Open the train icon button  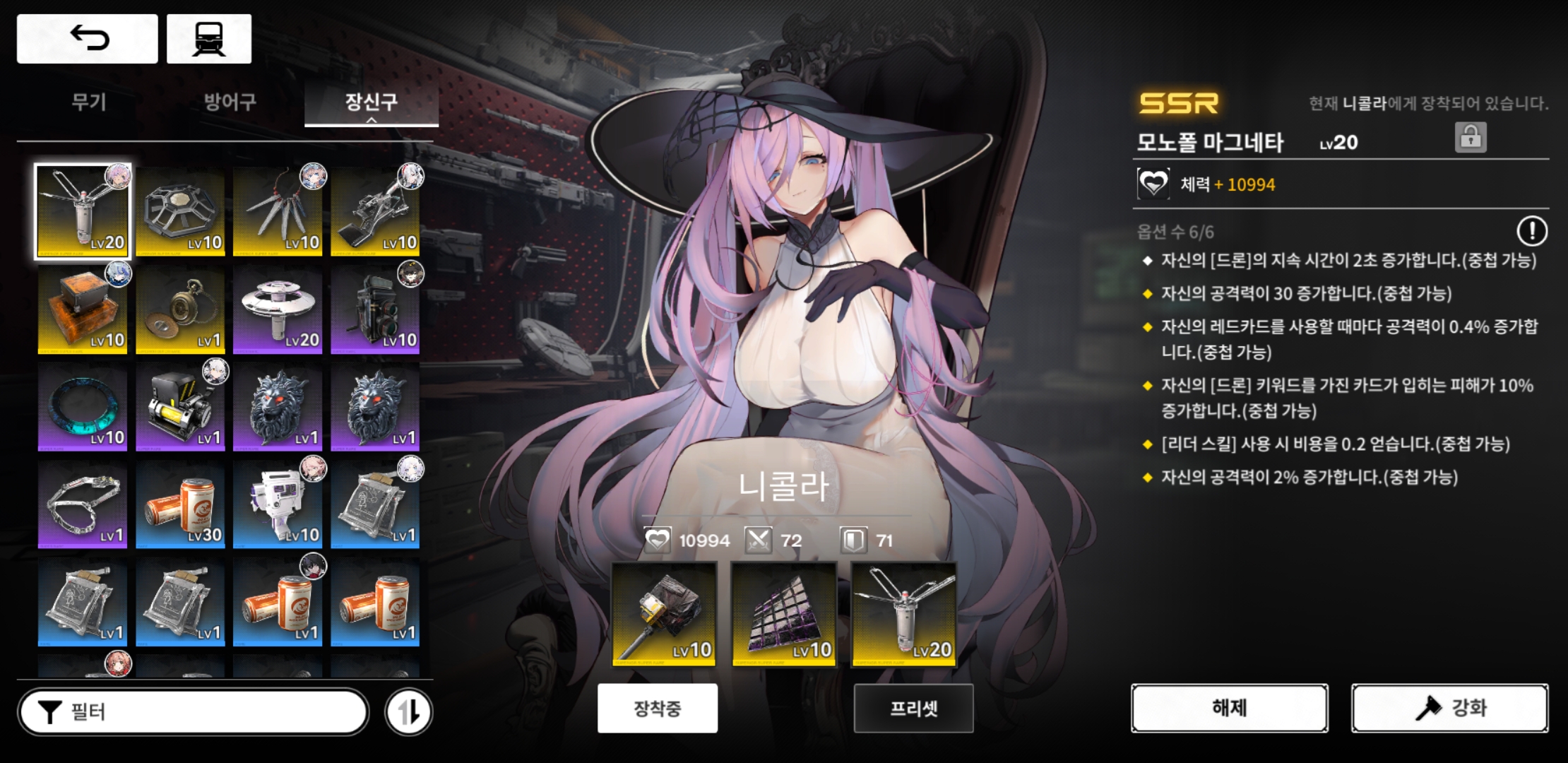[209, 39]
